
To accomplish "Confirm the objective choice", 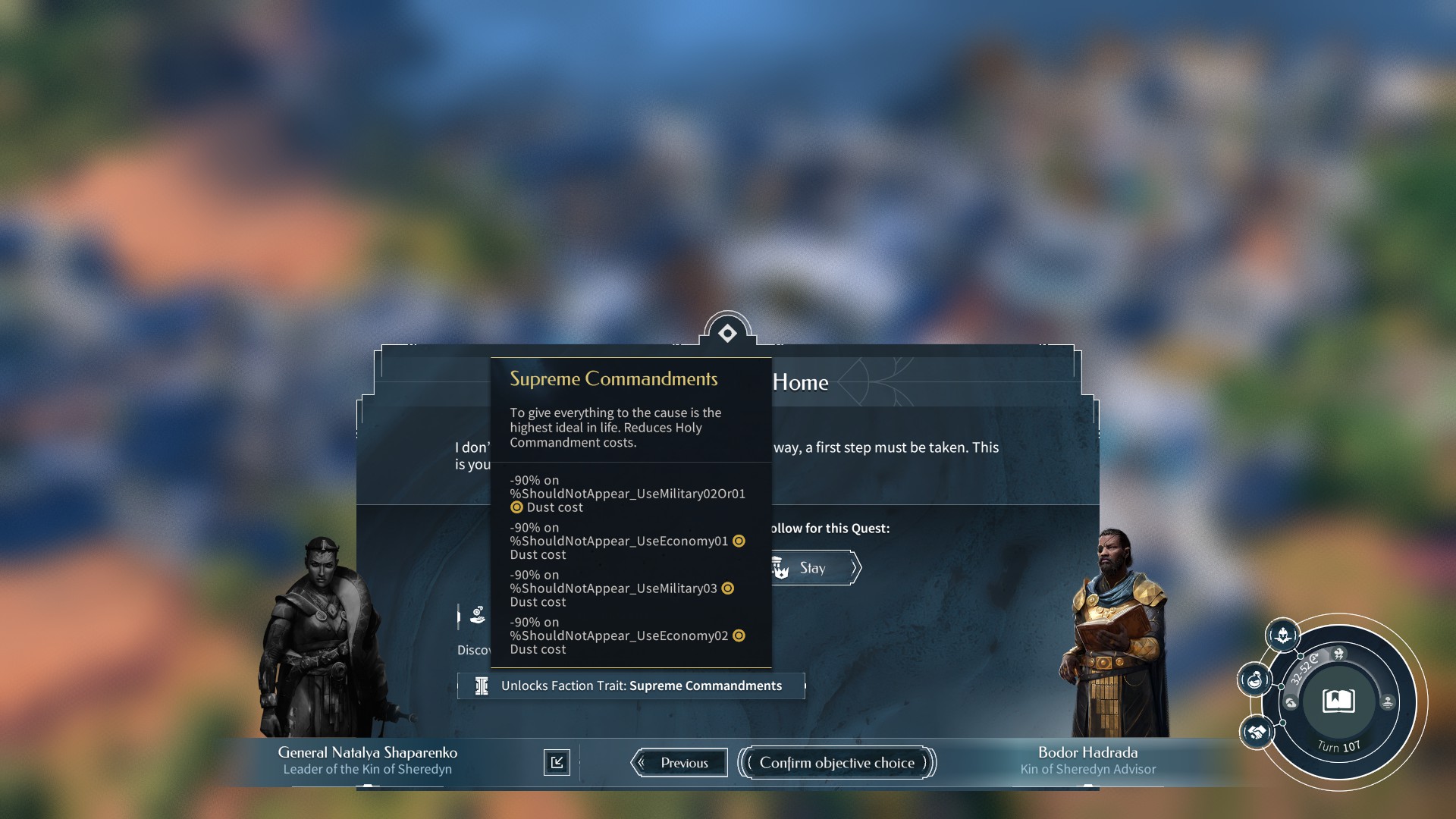I will [837, 763].
